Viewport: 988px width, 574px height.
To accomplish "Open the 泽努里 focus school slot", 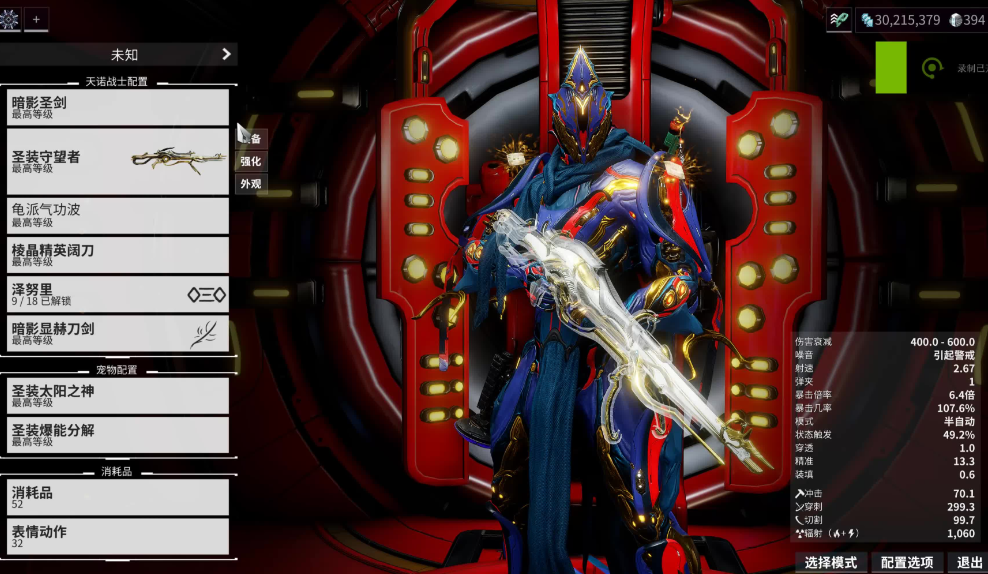I will pos(118,293).
